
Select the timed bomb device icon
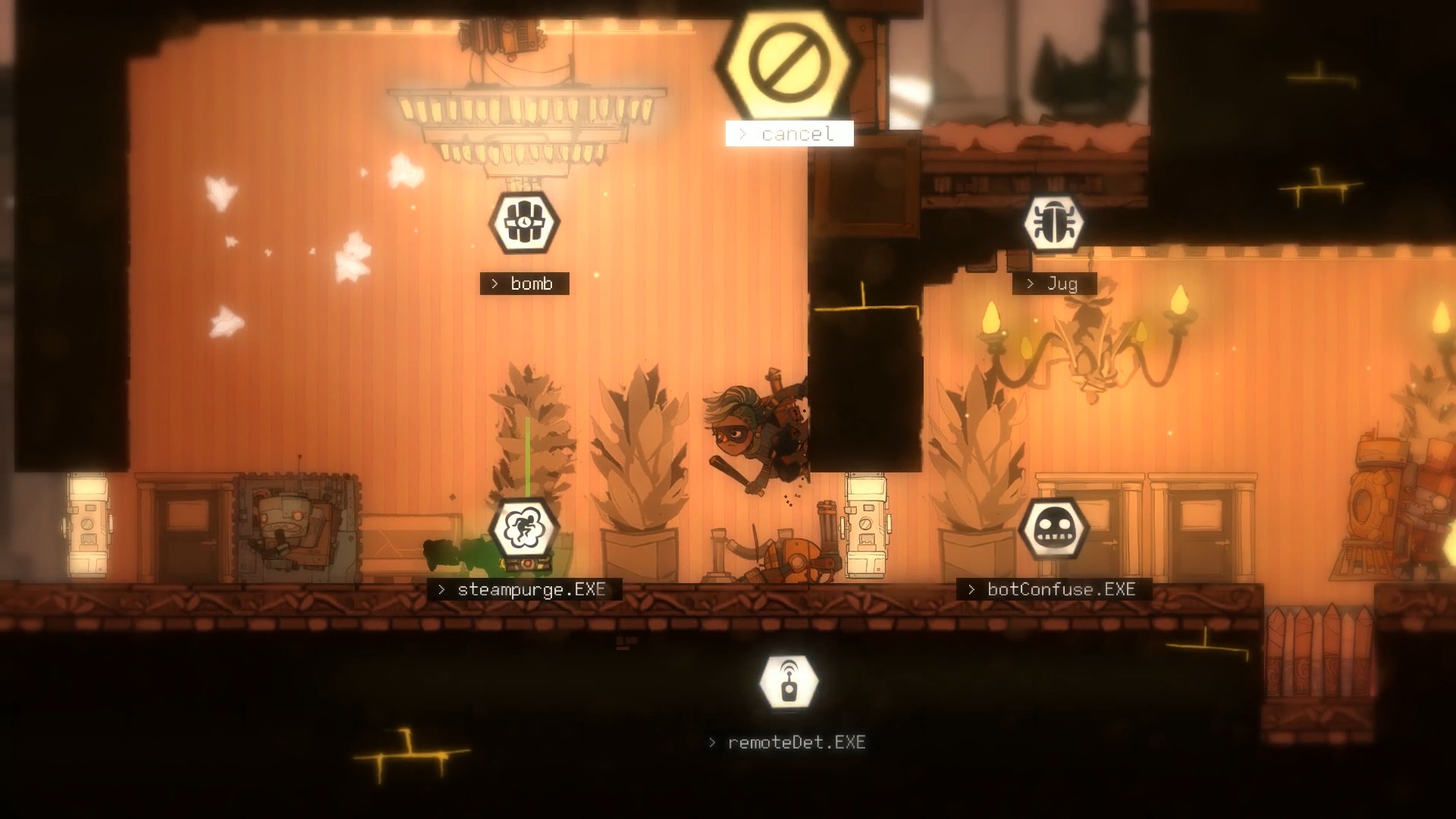[524, 222]
